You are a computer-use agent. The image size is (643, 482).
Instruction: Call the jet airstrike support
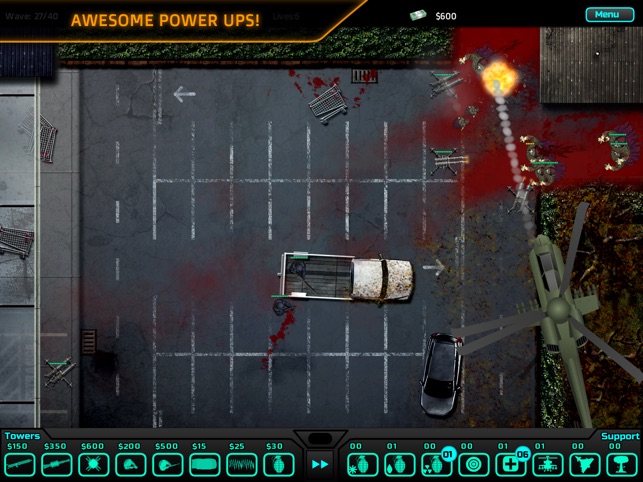[x=584, y=464]
